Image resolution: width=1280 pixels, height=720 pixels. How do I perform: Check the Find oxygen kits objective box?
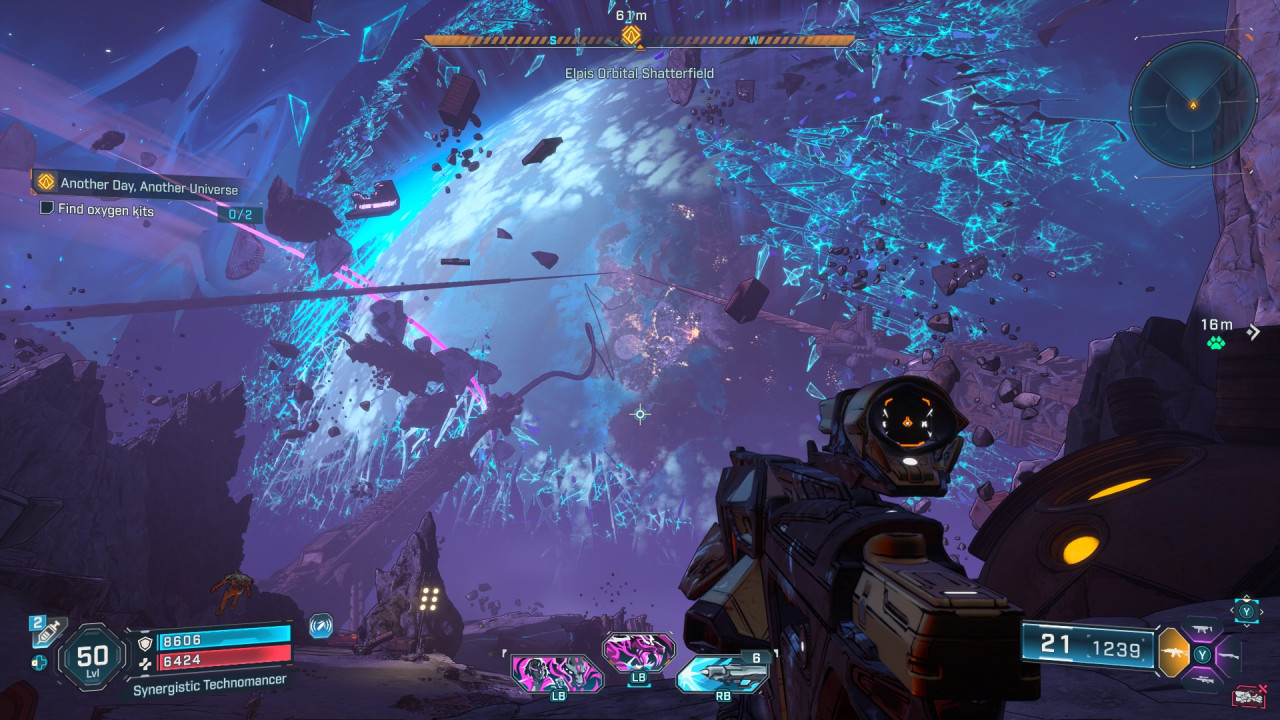click(46, 210)
